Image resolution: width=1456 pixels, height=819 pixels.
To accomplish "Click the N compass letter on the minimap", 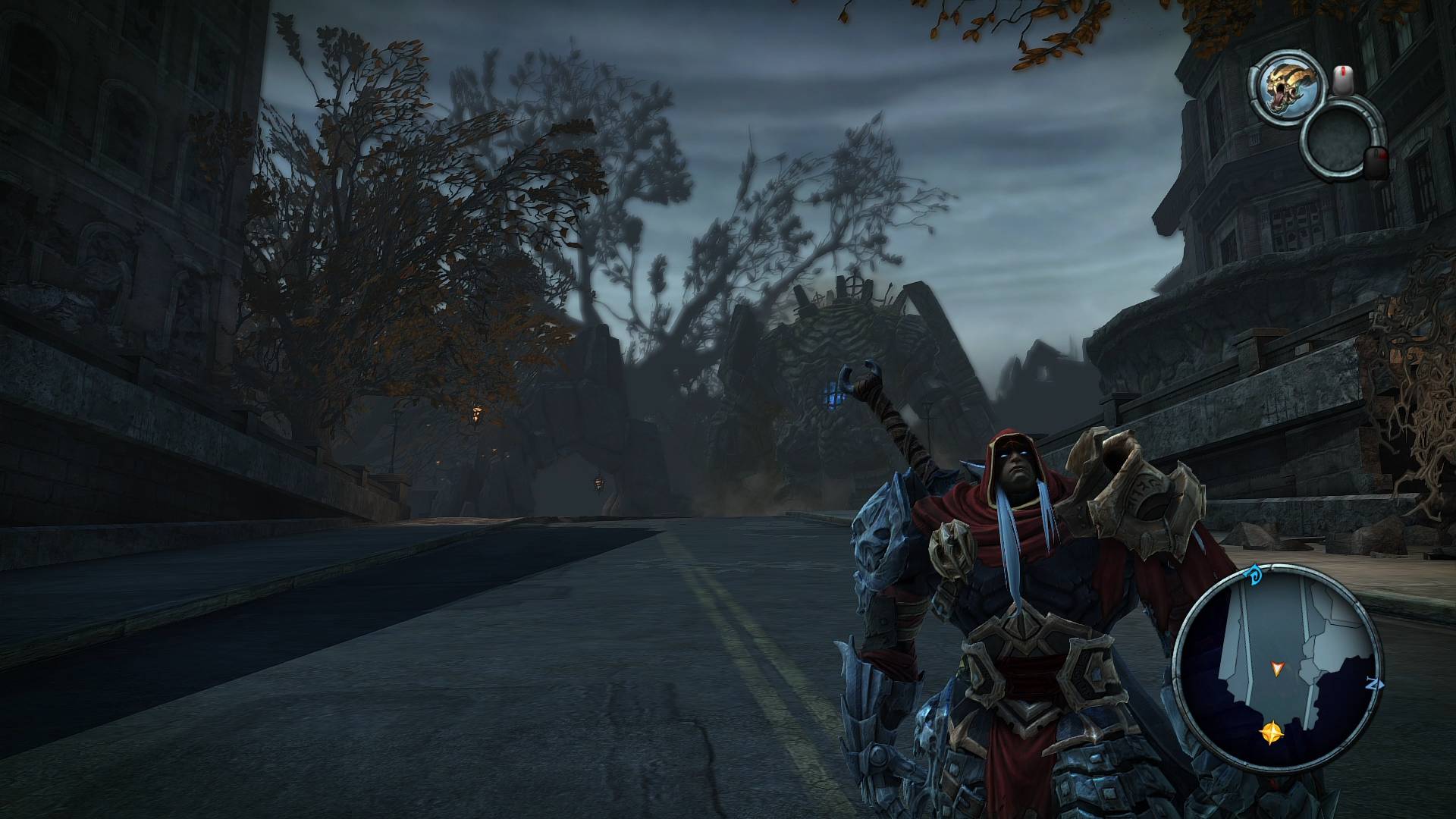I will (1376, 683).
